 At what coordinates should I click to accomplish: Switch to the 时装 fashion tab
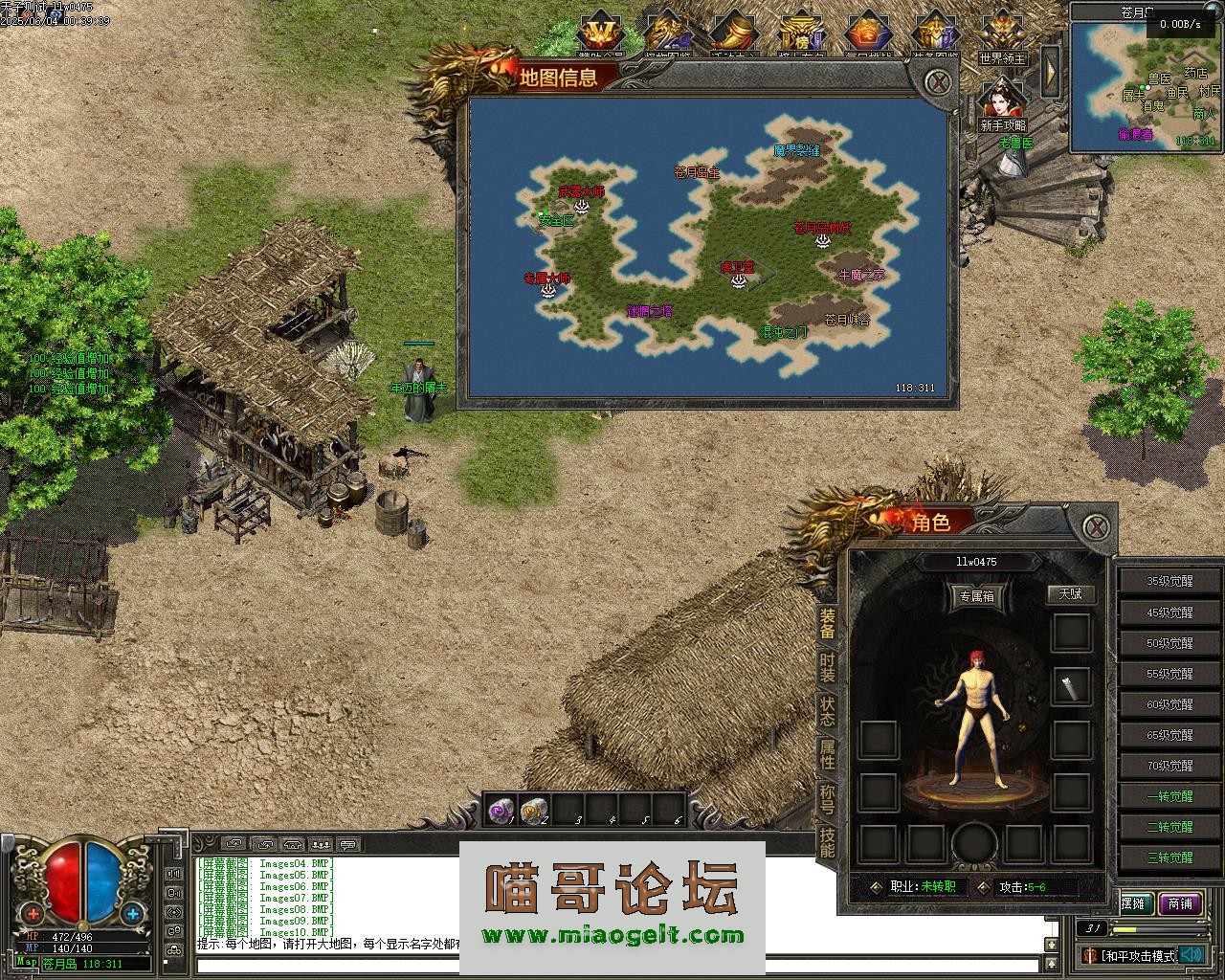(x=827, y=669)
